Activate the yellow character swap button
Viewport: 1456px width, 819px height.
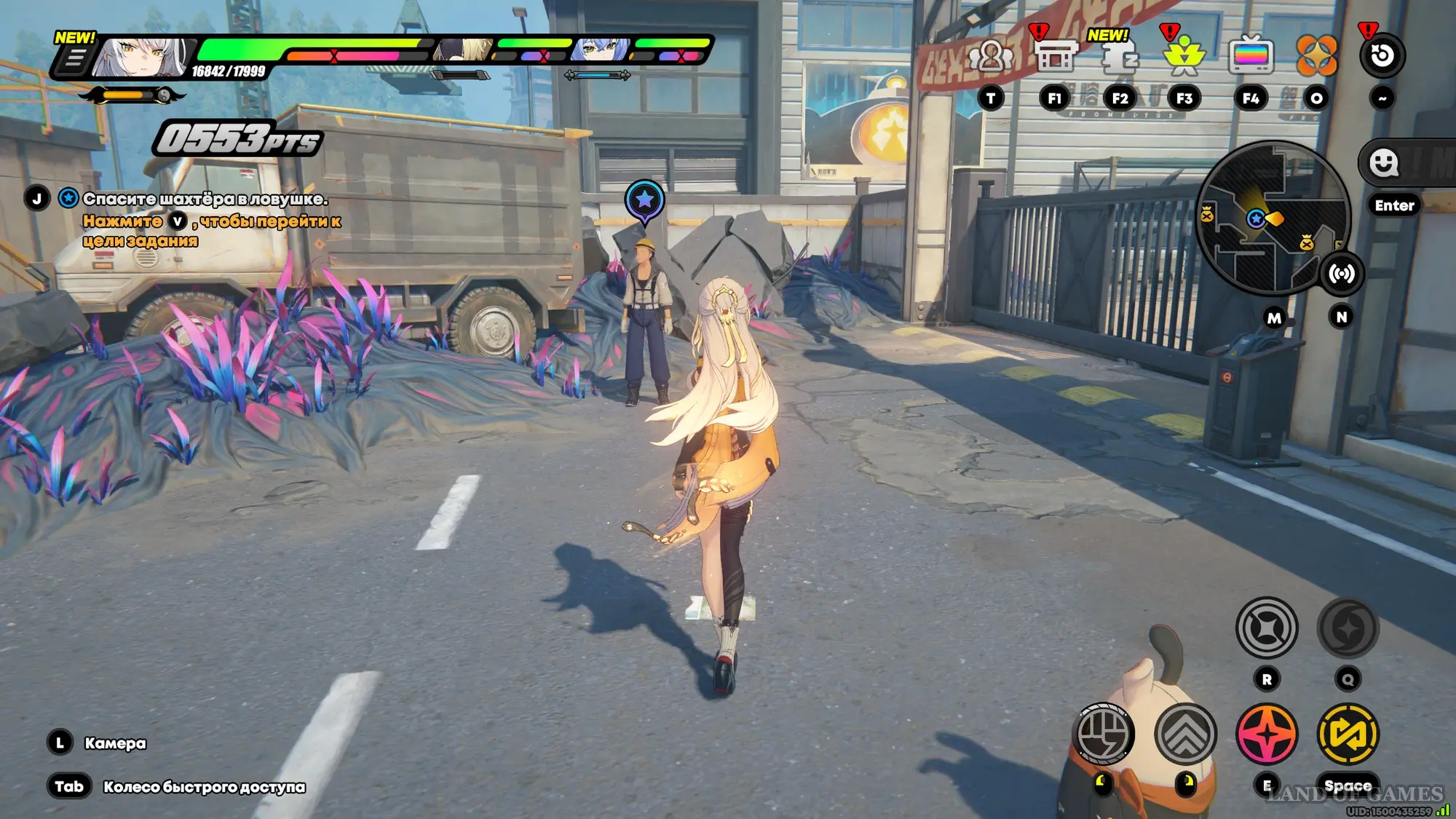[1348, 733]
